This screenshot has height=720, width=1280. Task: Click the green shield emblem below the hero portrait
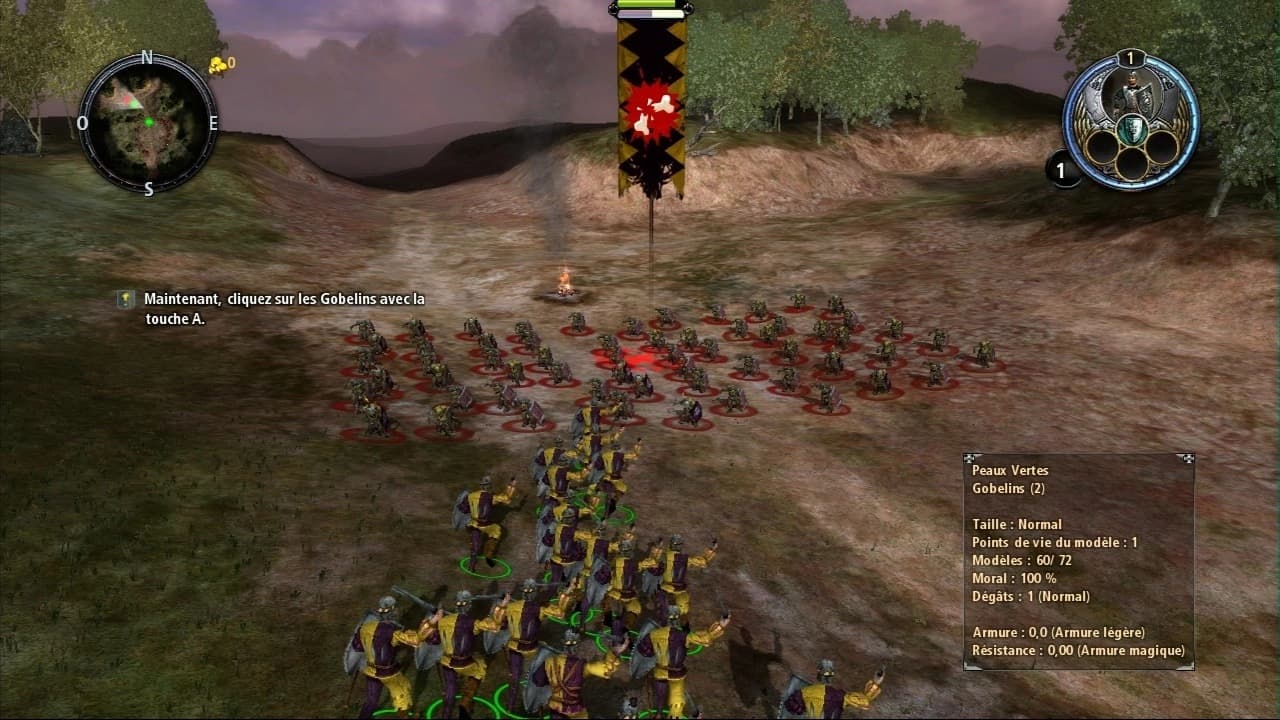click(1131, 129)
